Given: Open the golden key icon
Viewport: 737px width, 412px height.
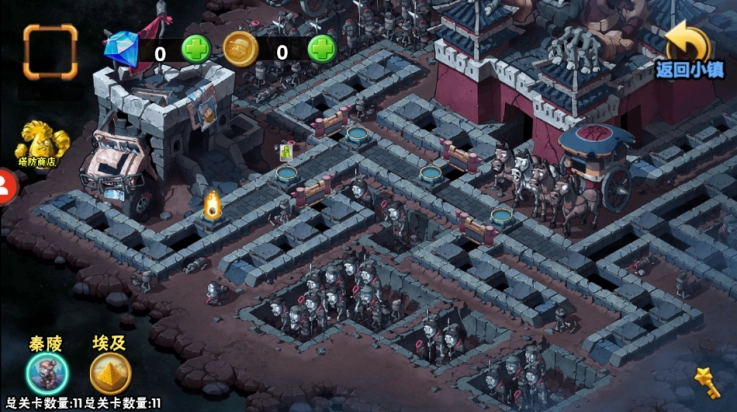Looking at the screenshot, I should pyautogui.click(x=708, y=382).
